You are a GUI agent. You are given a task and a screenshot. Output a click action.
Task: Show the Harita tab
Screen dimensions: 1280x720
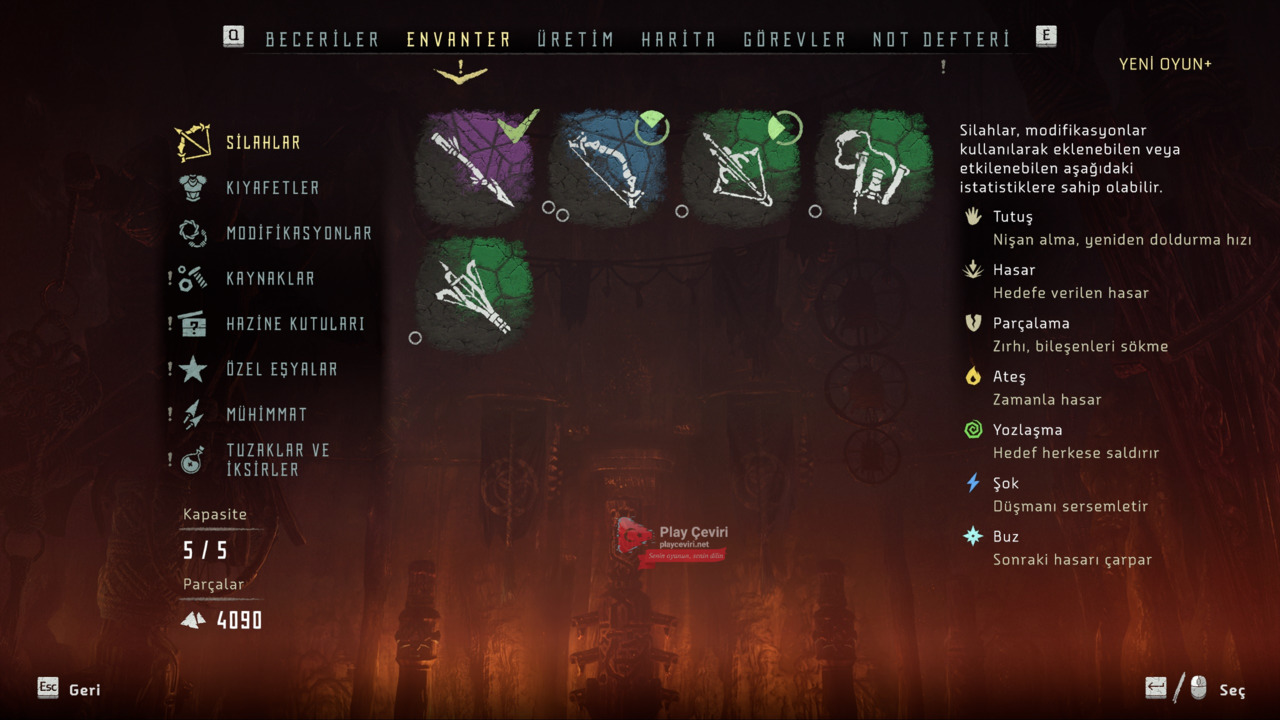(679, 40)
